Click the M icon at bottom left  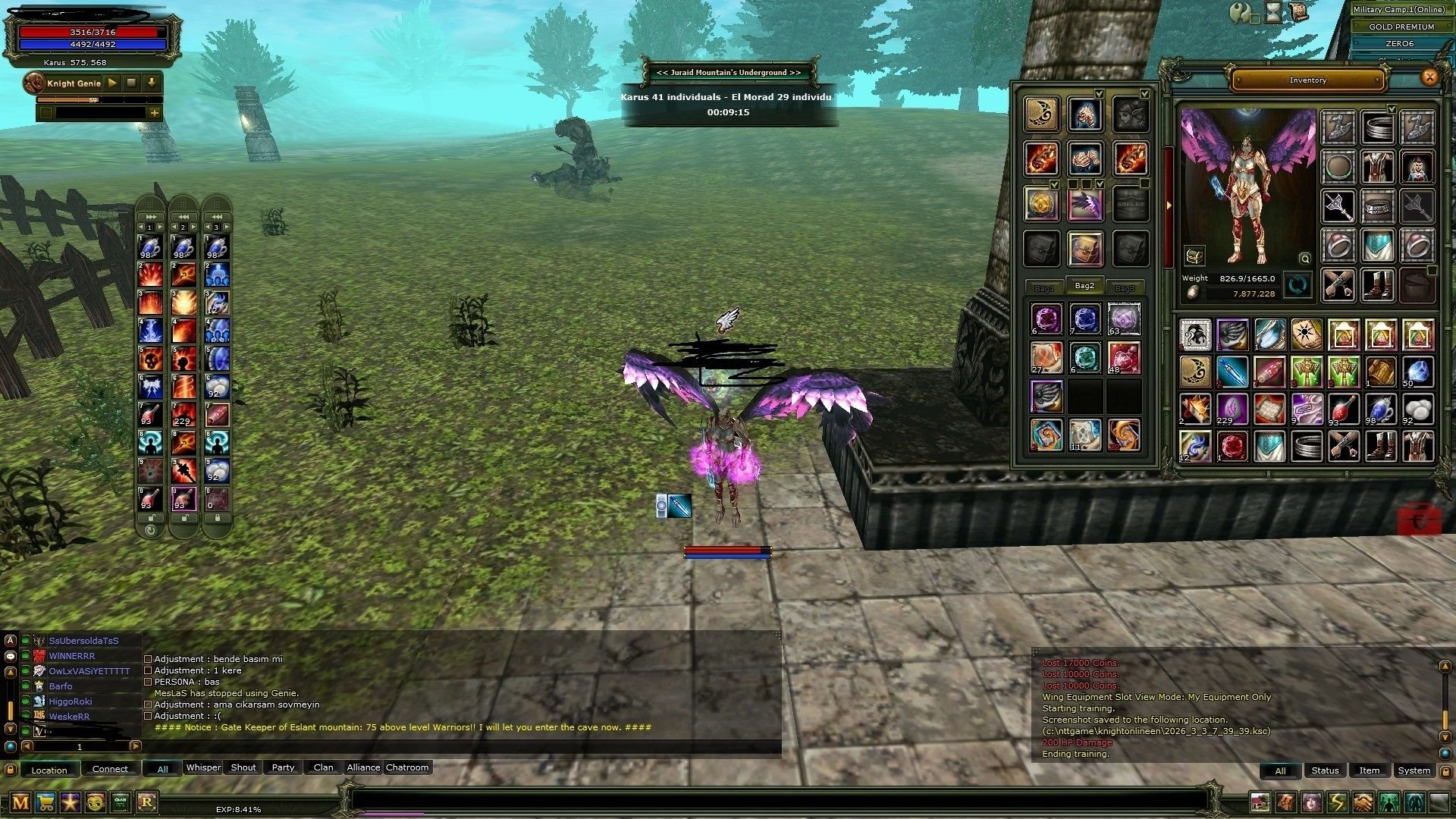pos(20,801)
